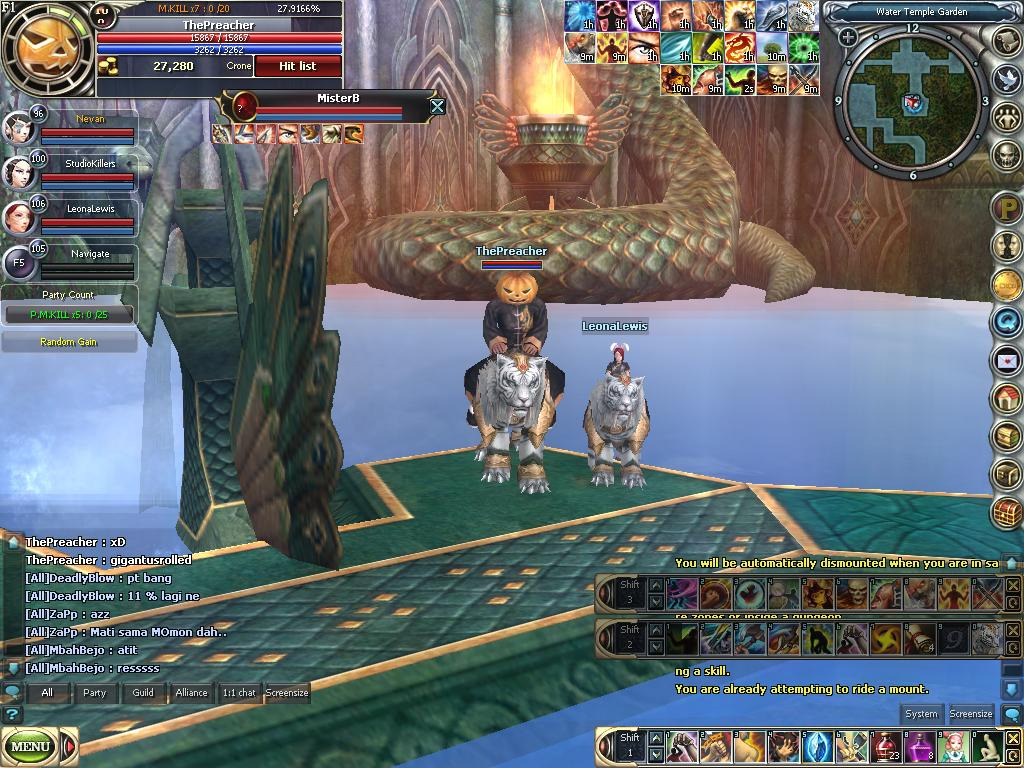Click the Random Gain loot button

pyautogui.click(x=69, y=342)
